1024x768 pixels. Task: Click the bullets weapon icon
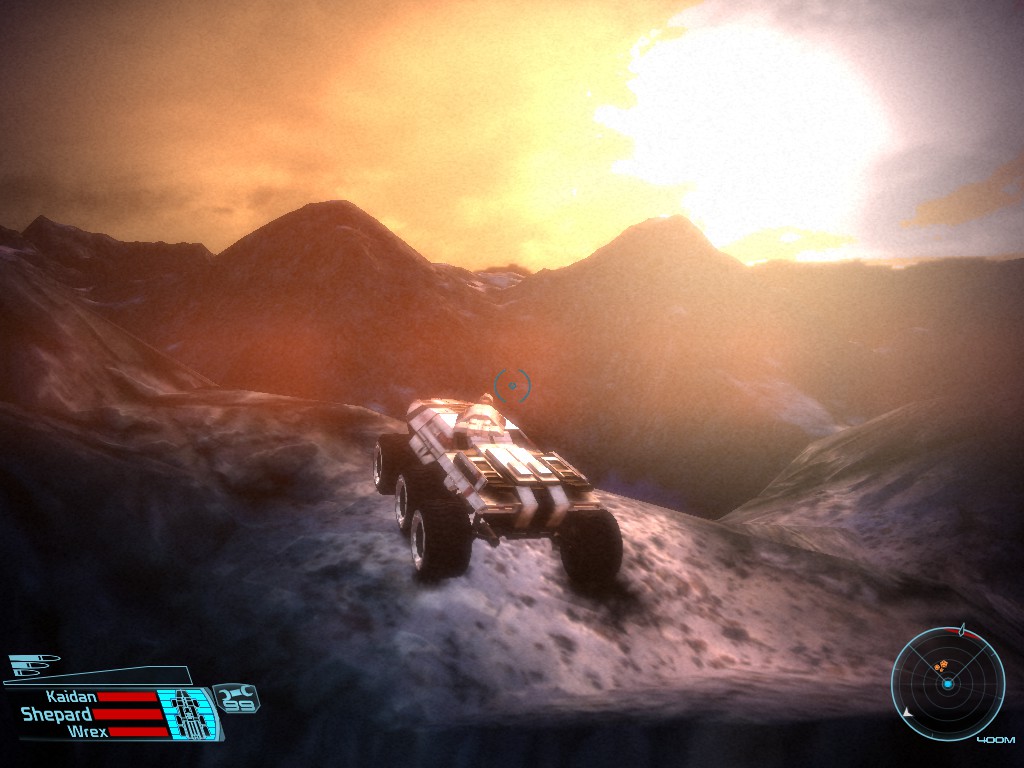click(x=33, y=663)
